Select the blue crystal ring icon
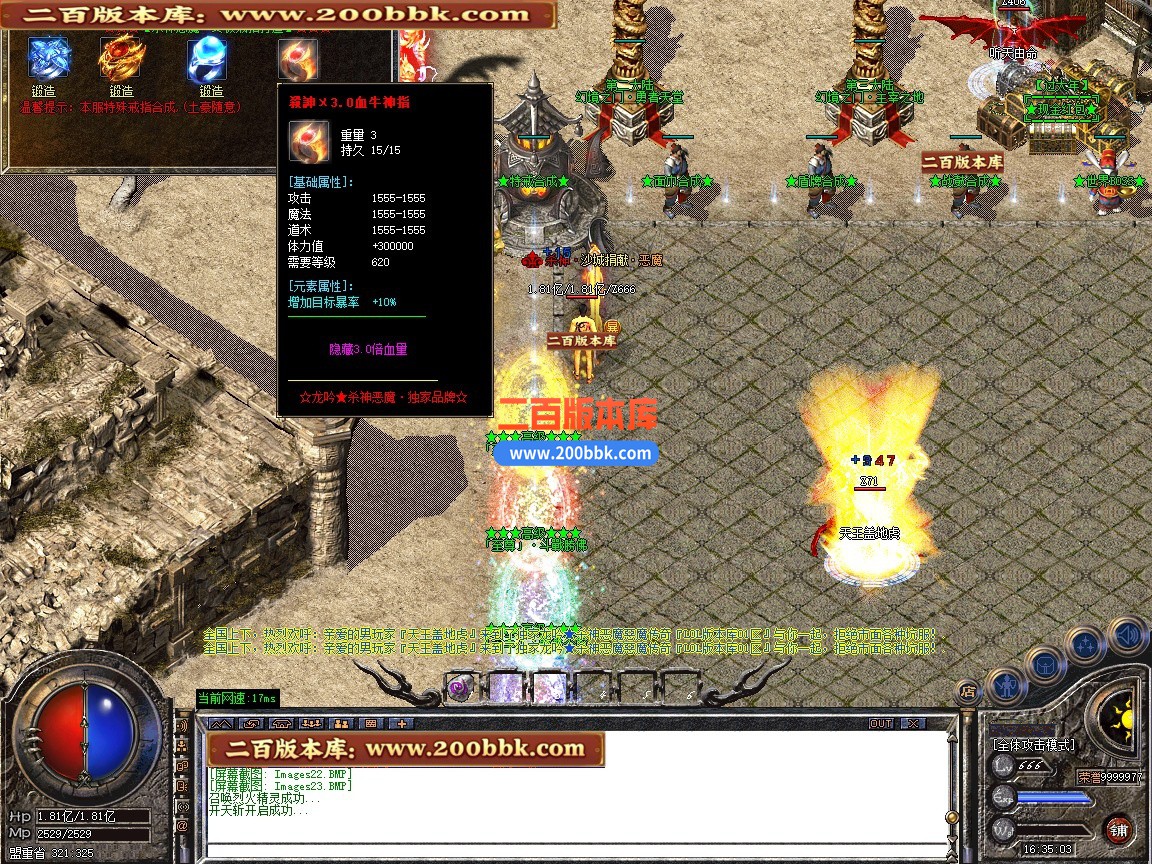Image resolution: width=1152 pixels, height=864 pixels. point(49,58)
